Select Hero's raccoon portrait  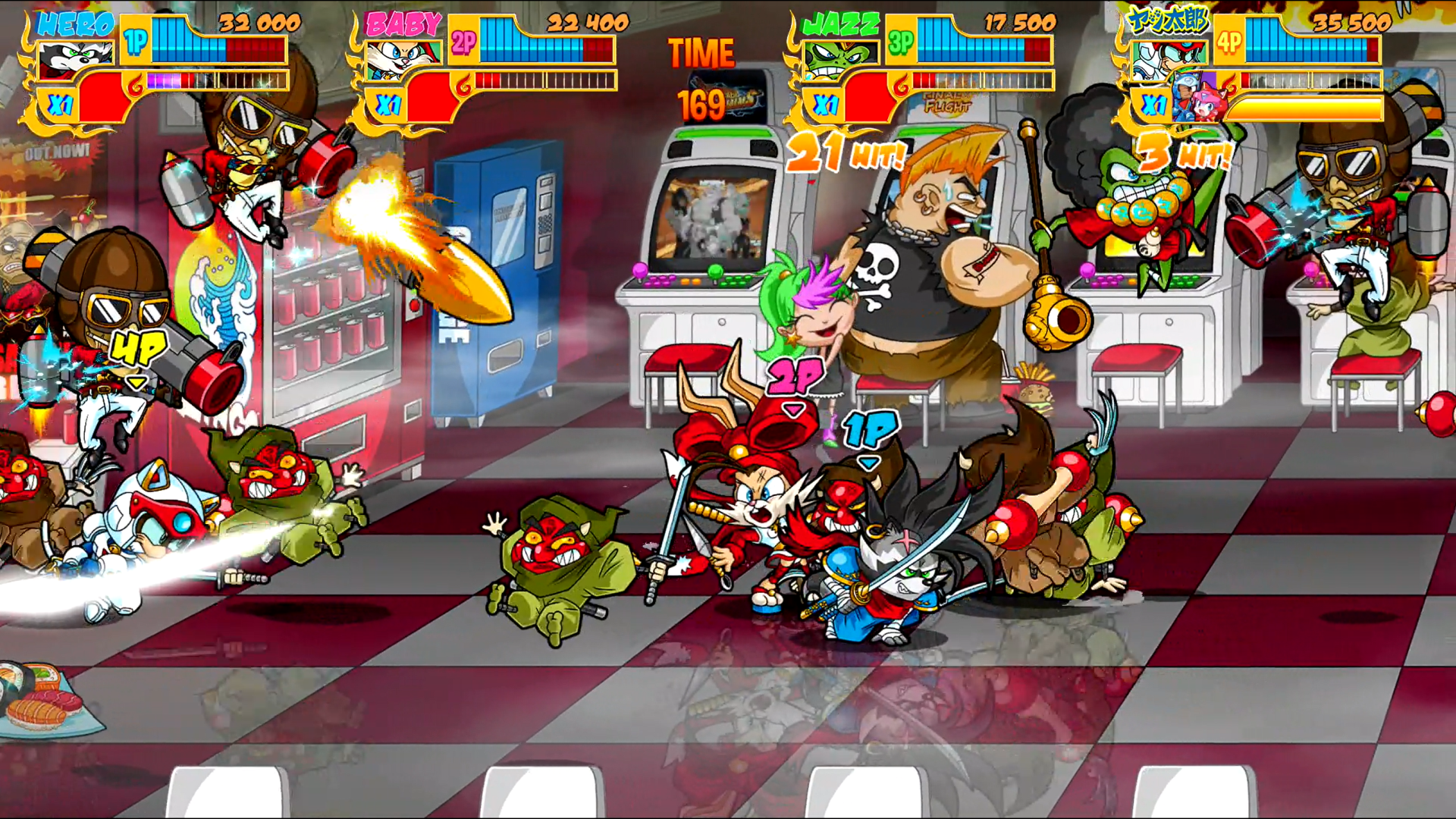tap(76, 59)
